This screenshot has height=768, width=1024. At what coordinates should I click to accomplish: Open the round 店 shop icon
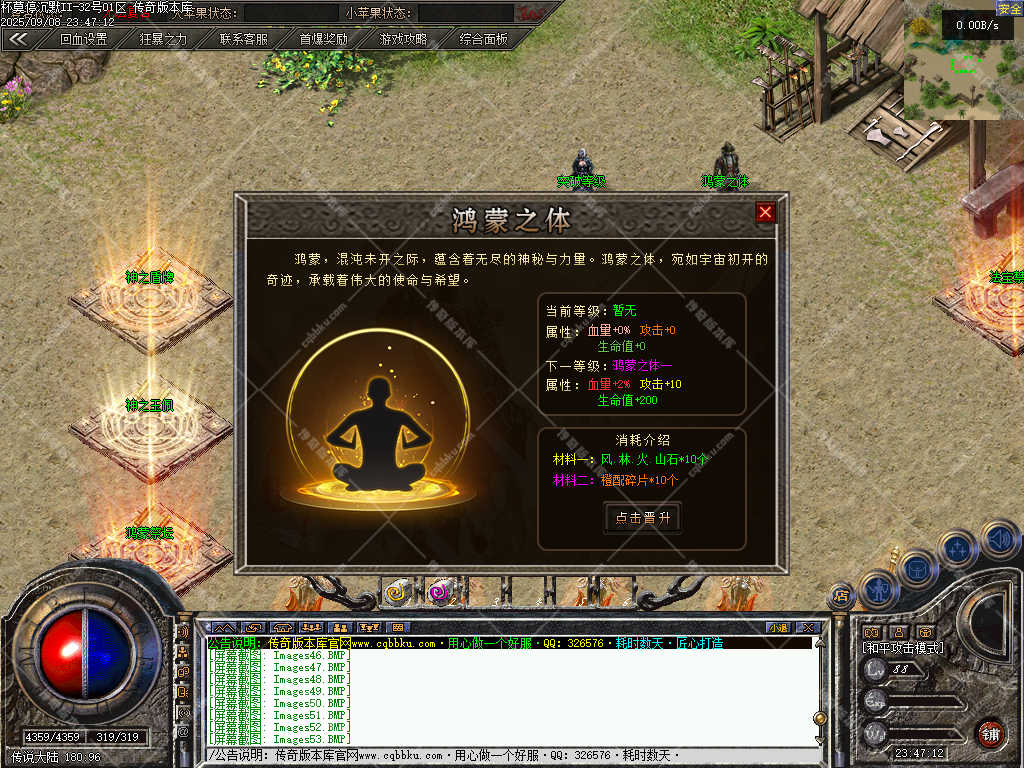[x=841, y=597]
